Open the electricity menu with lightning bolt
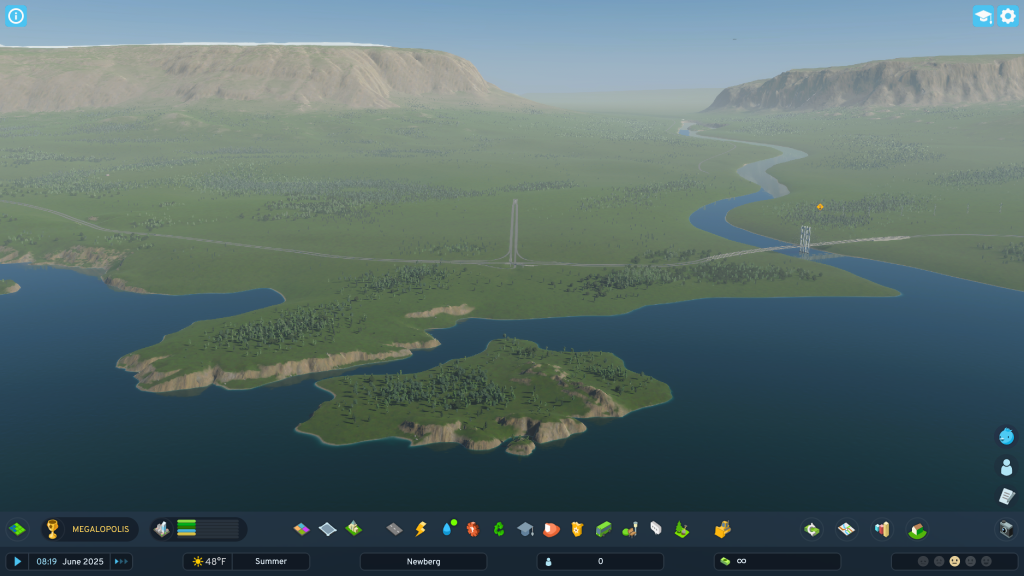 (x=420, y=529)
